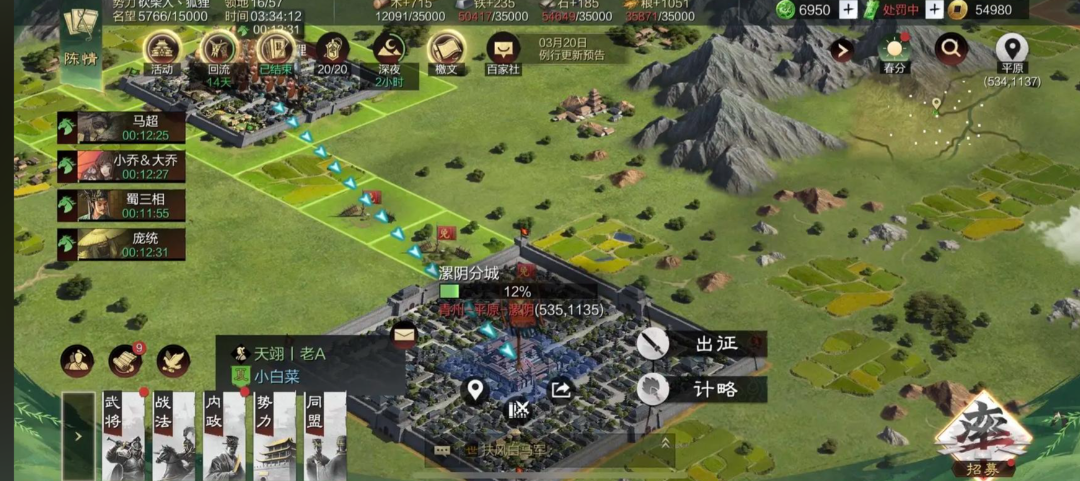This screenshot has width=1080, height=481.
Task: Open the magnifying glass search
Action: point(951,47)
